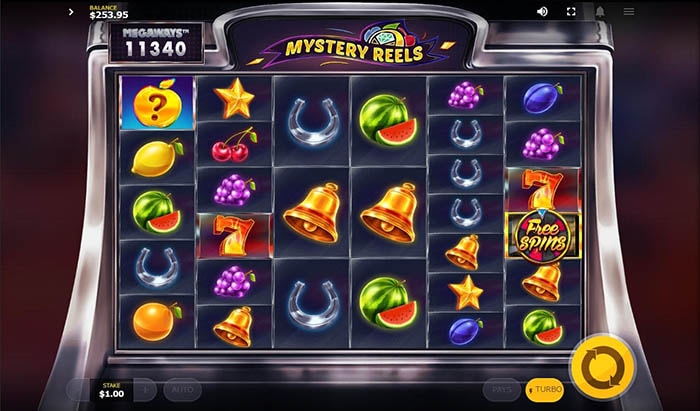The height and width of the screenshot is (411, 700).
Task: Expand the arrow beside the balance
Action: point(72,12)
